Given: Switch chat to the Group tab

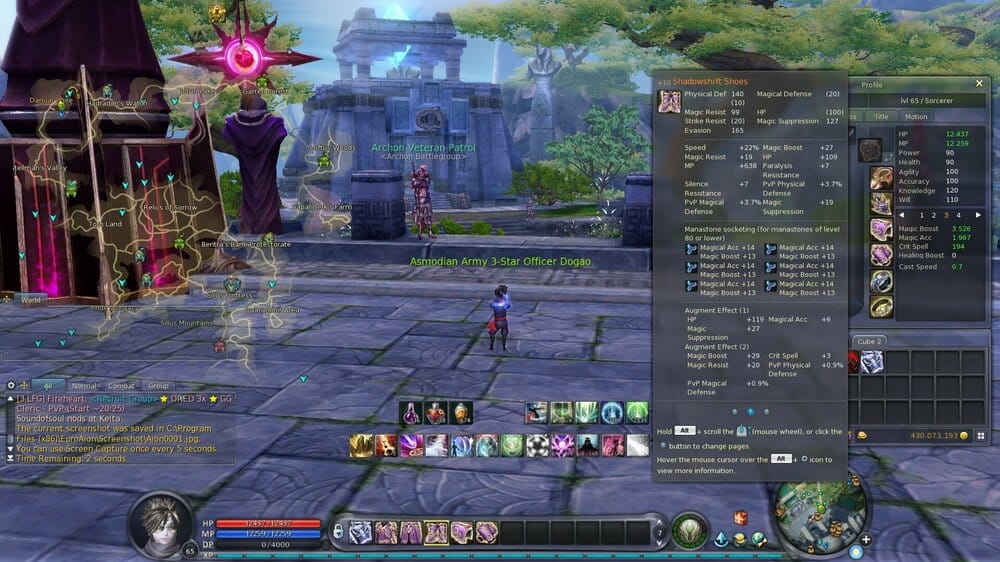Looking at the screenshot, I should 158,385.
